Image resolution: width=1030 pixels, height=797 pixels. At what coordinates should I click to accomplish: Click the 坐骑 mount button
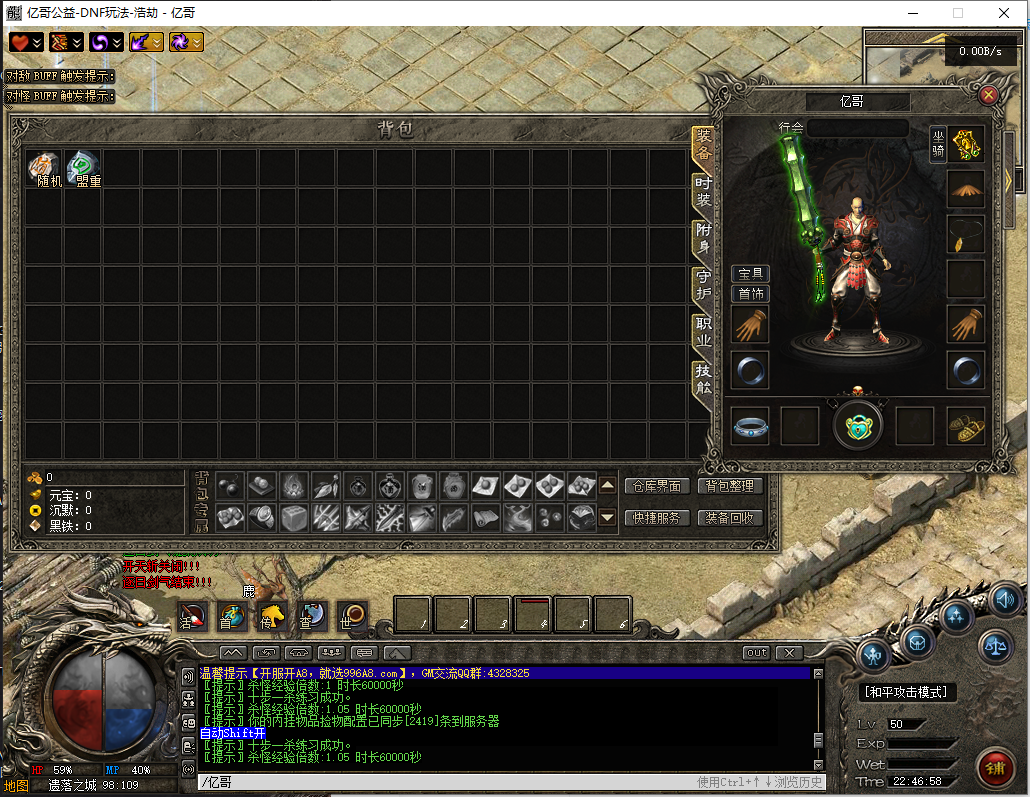[x=937, y=144]
